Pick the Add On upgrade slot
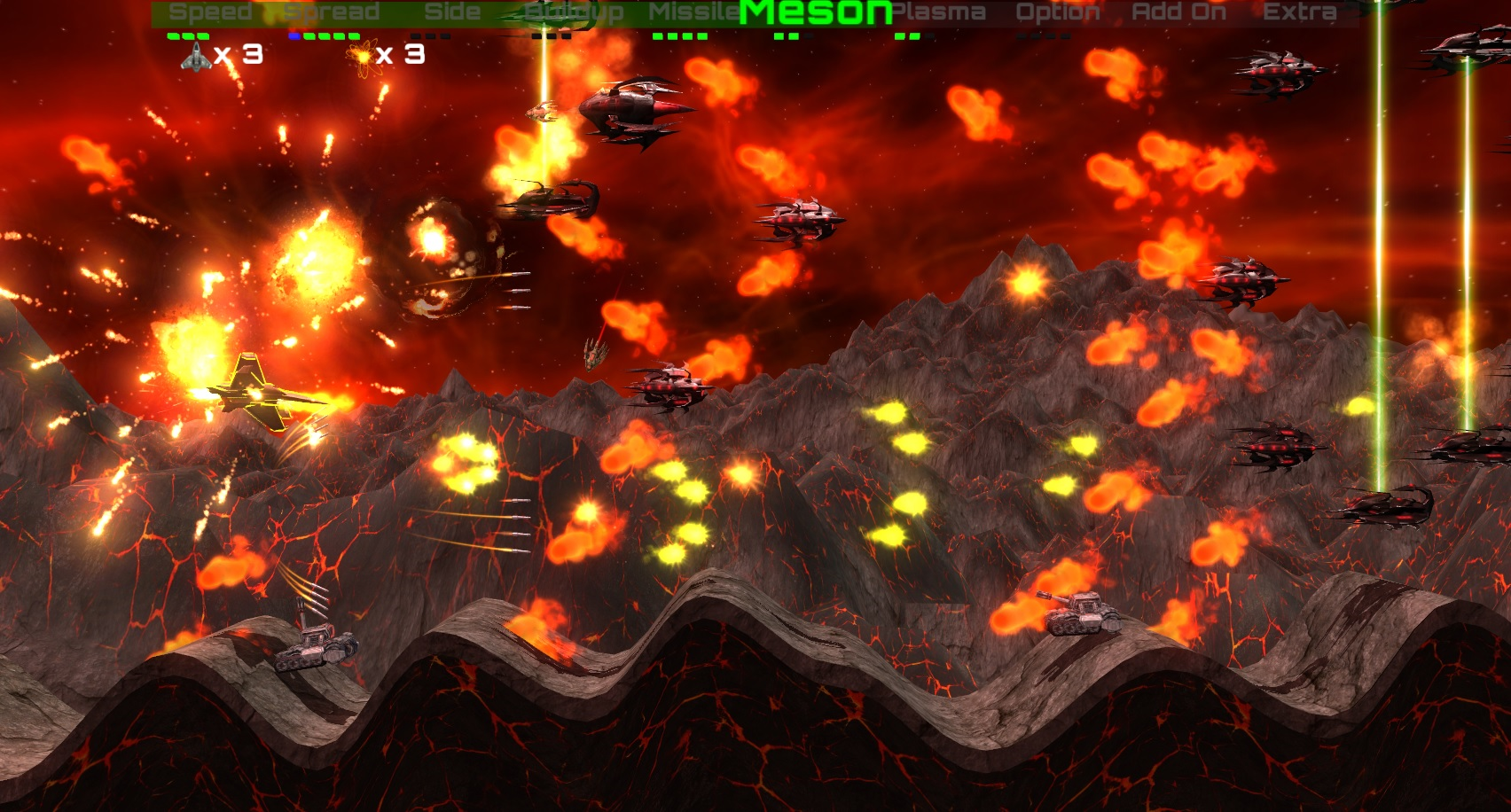The height and width of the screenshot is (812, 1511). [x=1178, y=12]
